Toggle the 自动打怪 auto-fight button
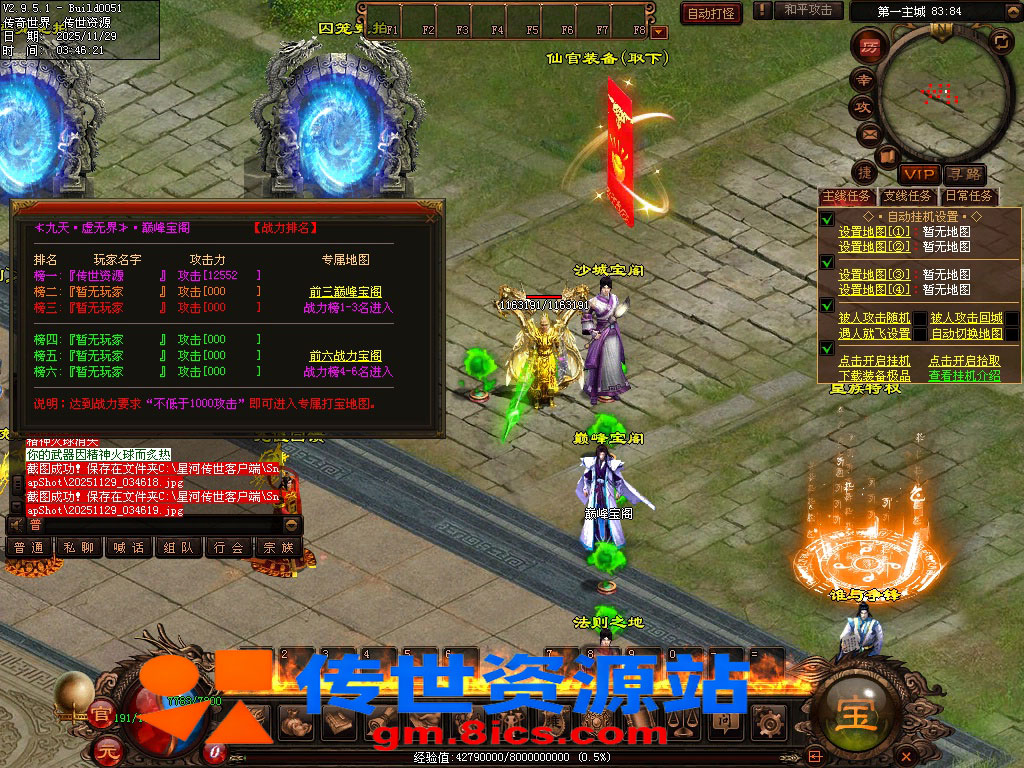 pyautogui.click(x=711, y=13)
